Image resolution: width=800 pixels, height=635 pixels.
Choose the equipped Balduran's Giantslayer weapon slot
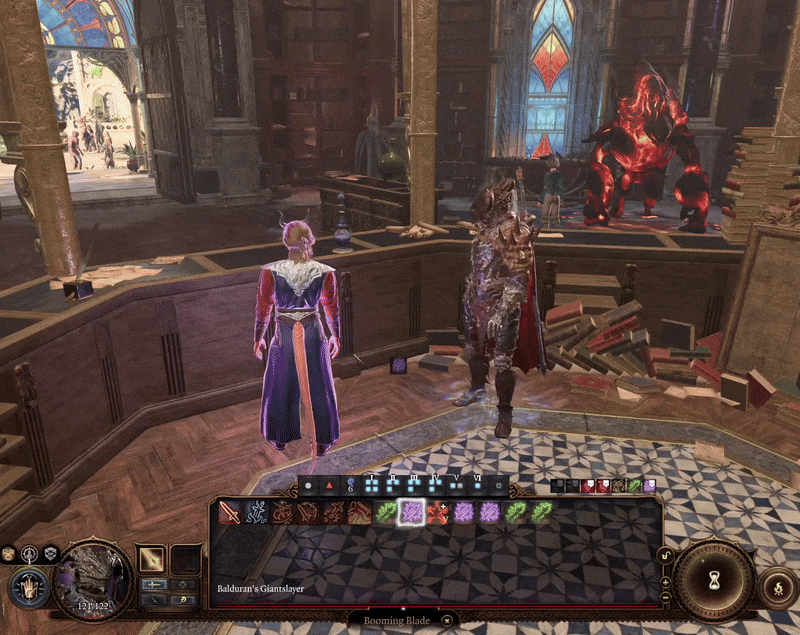(x=152, y=560)
